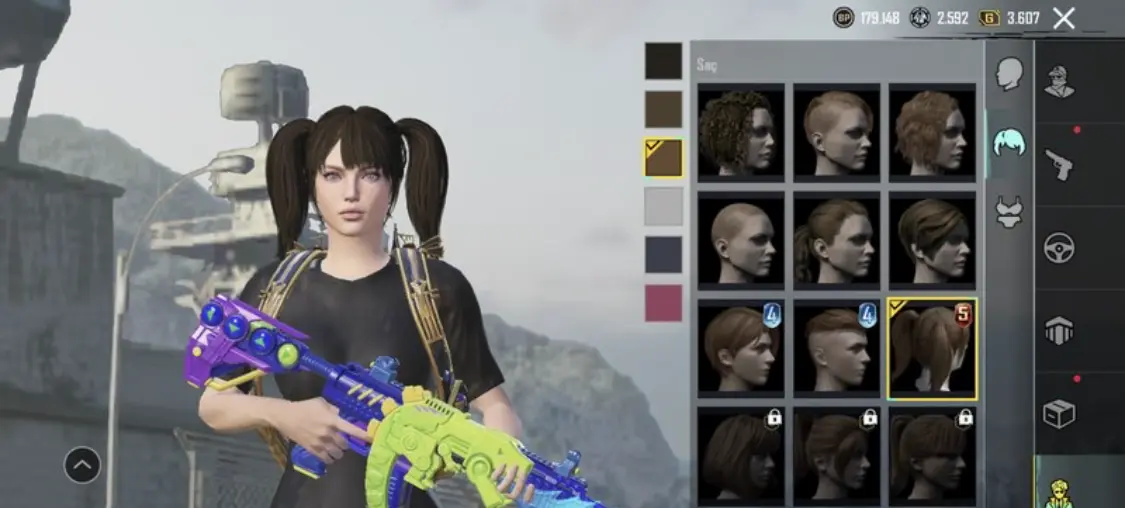Screen dimensions: 1125x508
Task: Open the steering wheel vehicle section
Action: point(1059,247)
